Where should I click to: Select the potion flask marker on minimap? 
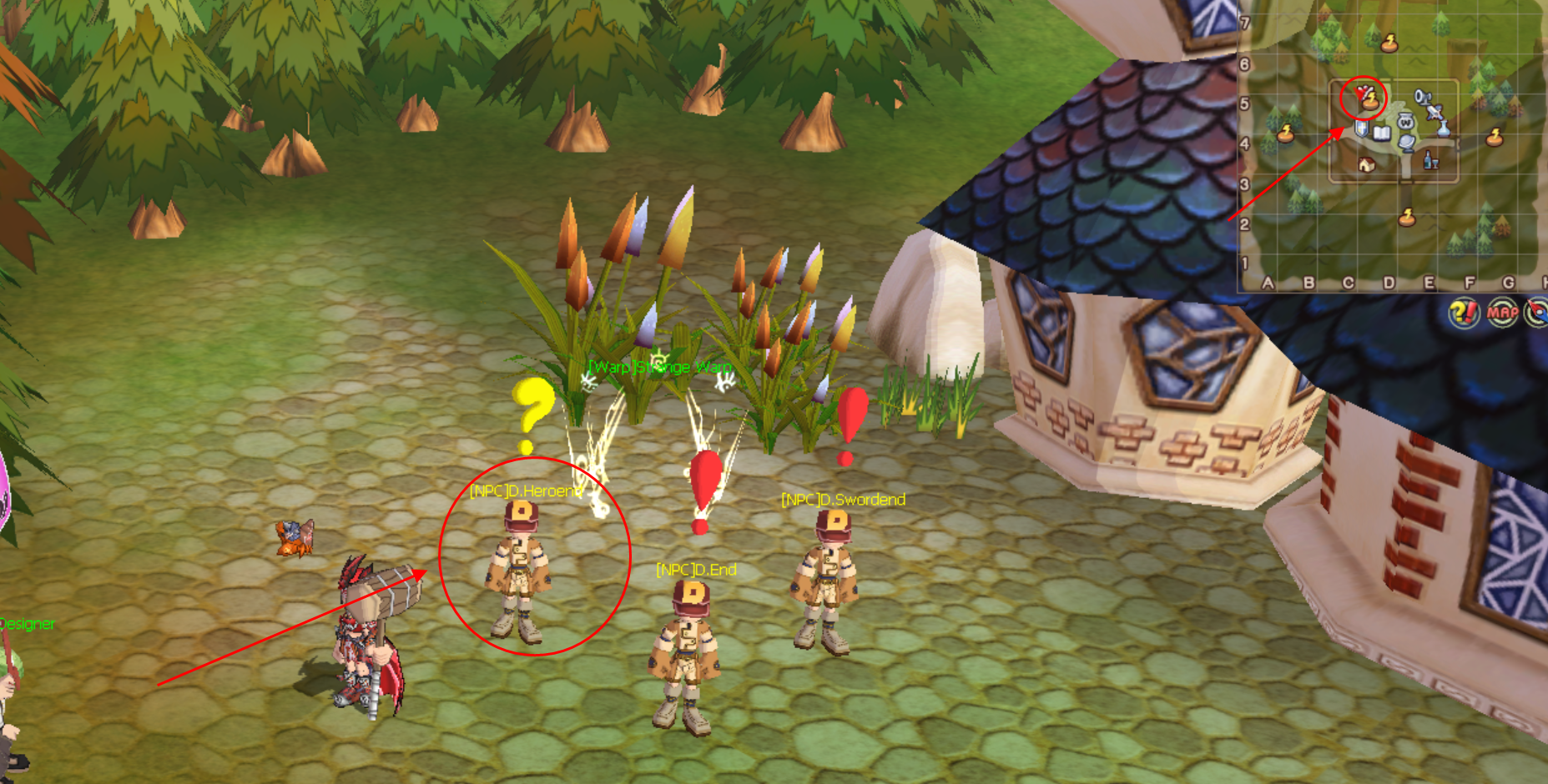pyautogui.click(x=1442, y=128)
